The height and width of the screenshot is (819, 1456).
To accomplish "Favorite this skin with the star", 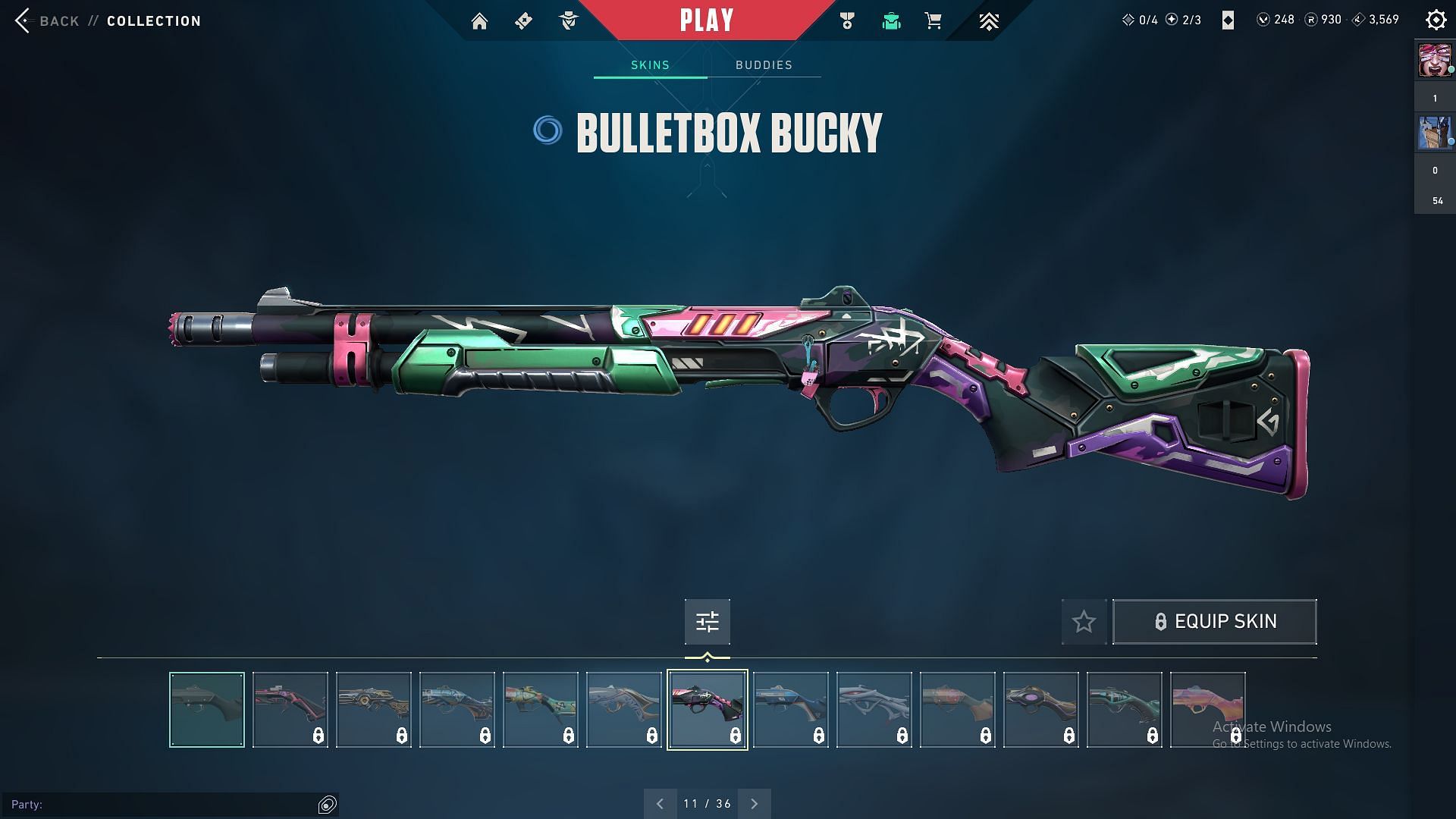I will [1084, 622].
